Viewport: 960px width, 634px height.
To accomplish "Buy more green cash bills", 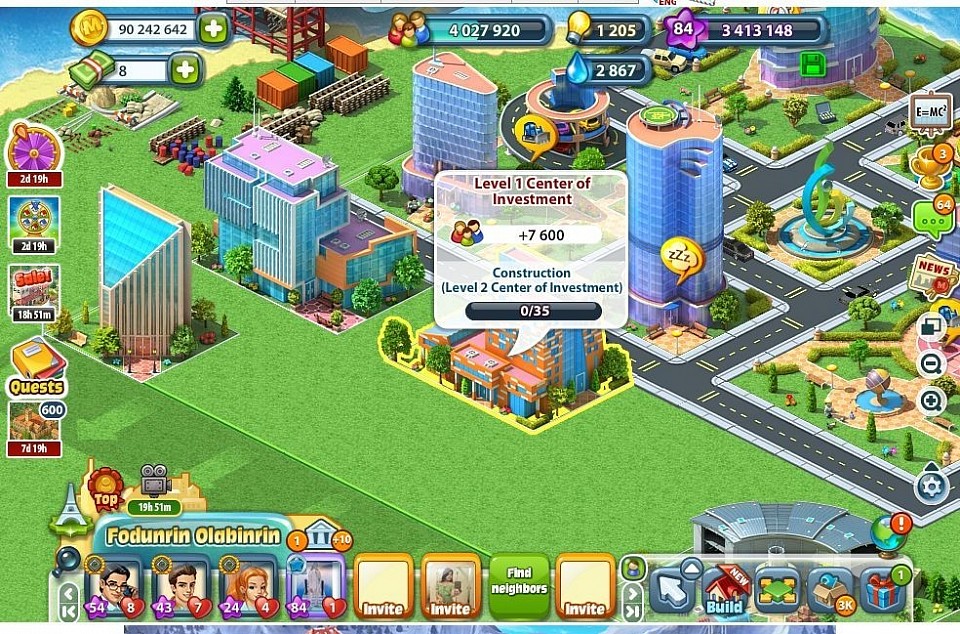I will [x=185, y=70].
